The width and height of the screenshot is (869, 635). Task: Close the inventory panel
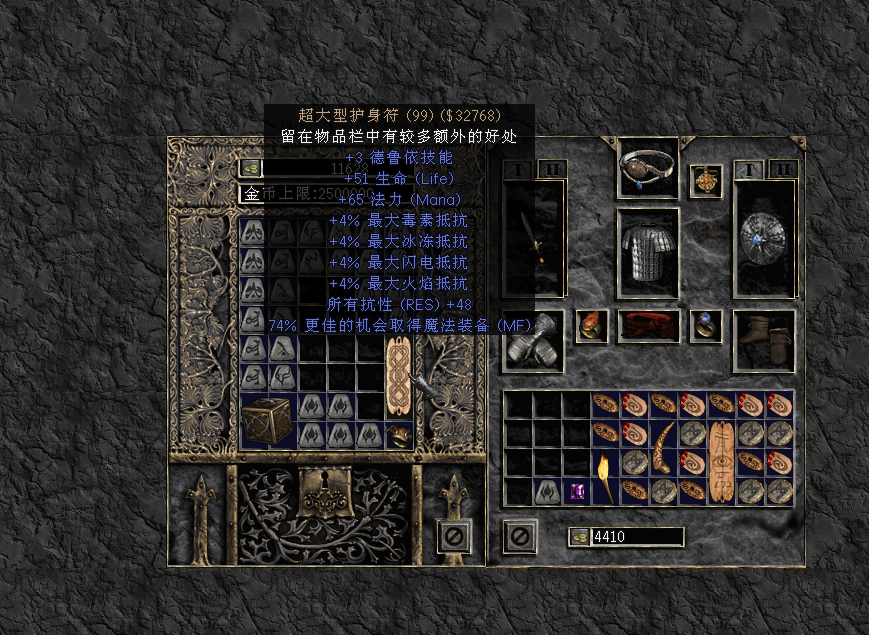pos(519,536)
